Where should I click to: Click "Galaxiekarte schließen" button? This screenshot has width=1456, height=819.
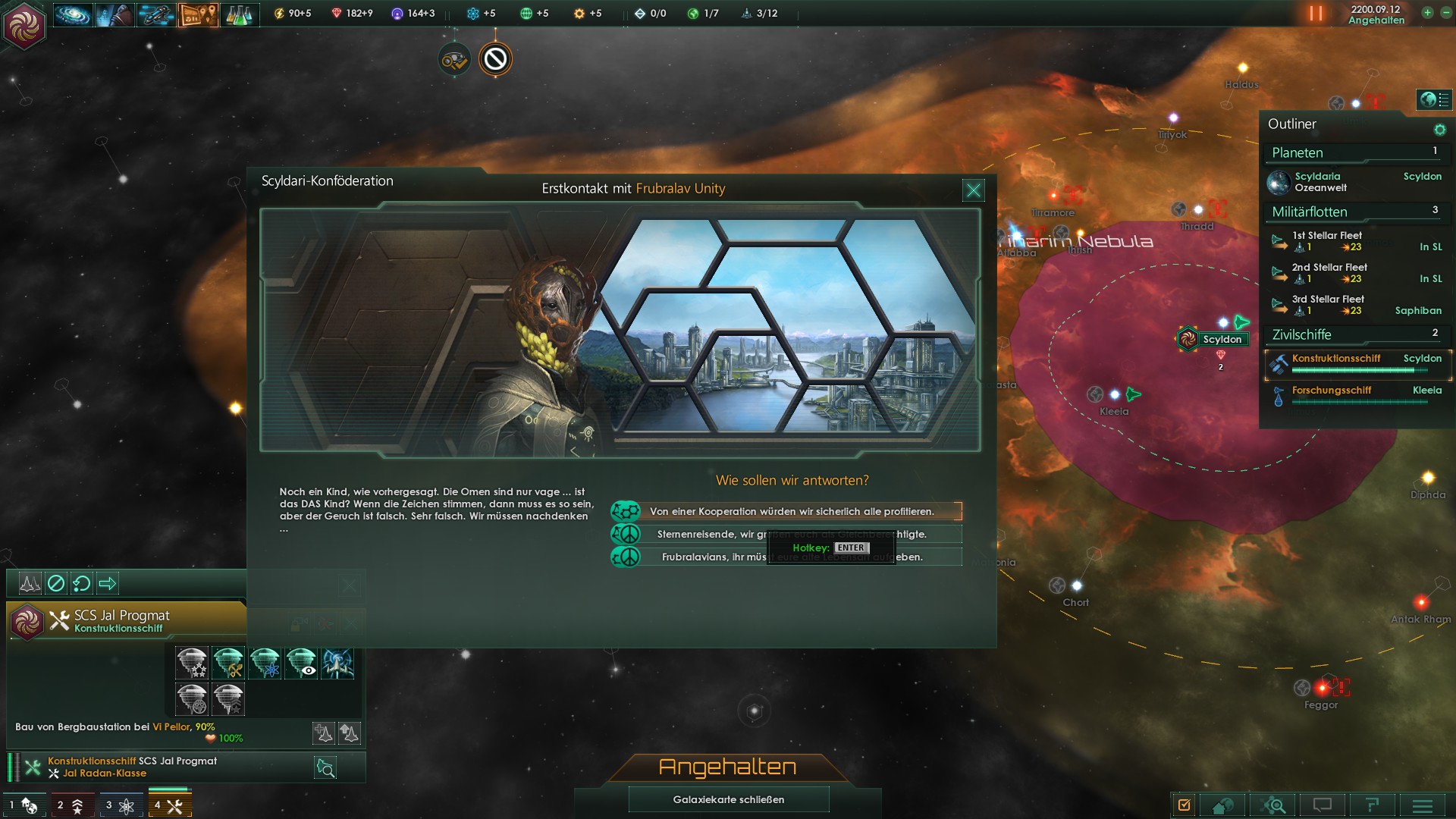pyautogui.click(x=728, y=799)
